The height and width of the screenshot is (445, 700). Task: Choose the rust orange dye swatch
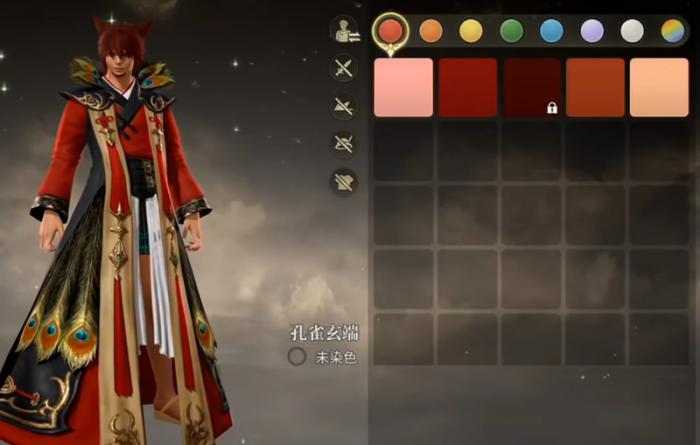coord(595,87)
